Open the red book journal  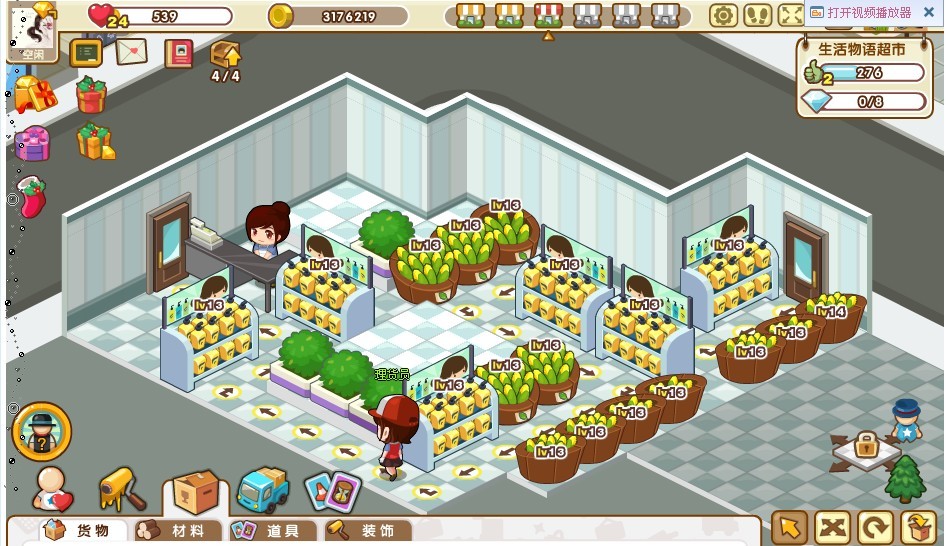tap(178, 53)
